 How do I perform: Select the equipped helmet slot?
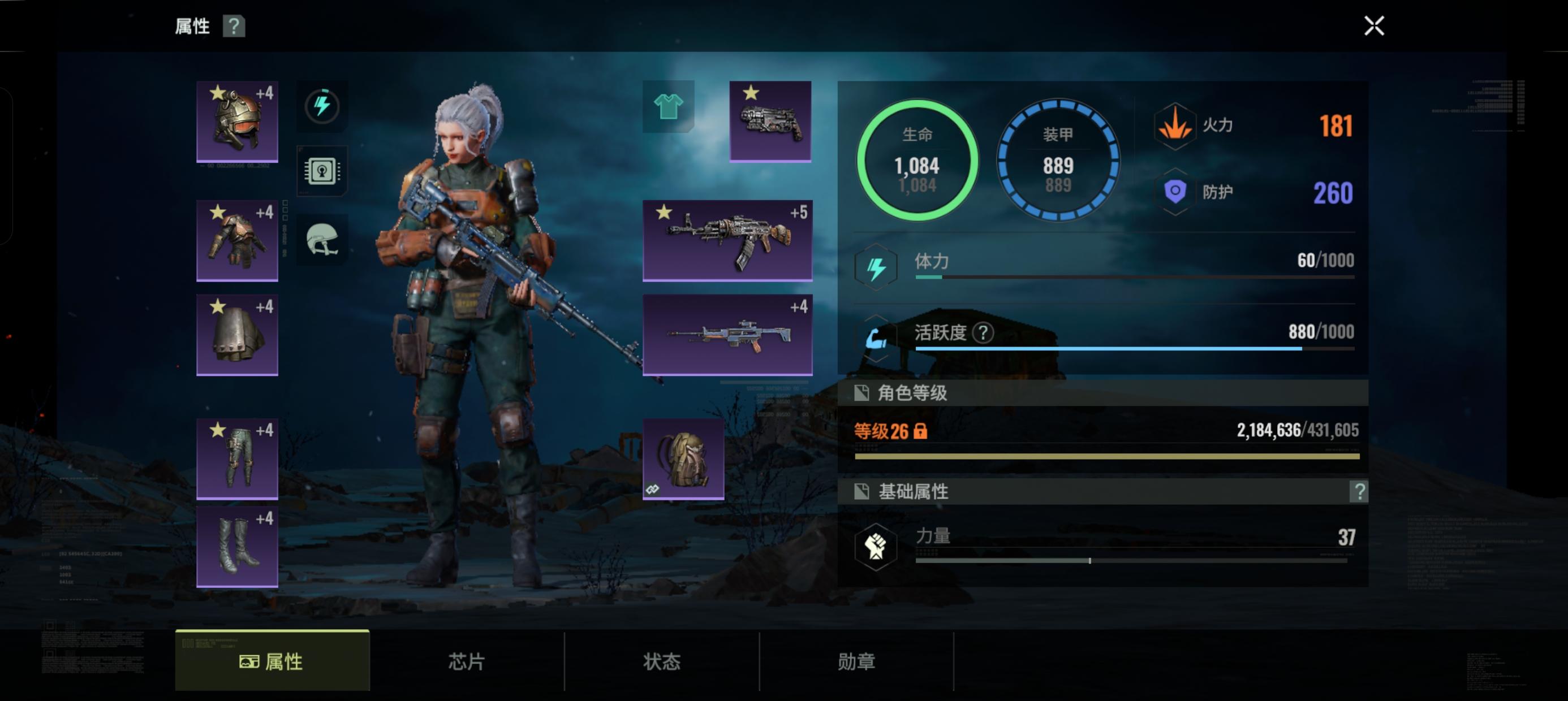[237, 120]
